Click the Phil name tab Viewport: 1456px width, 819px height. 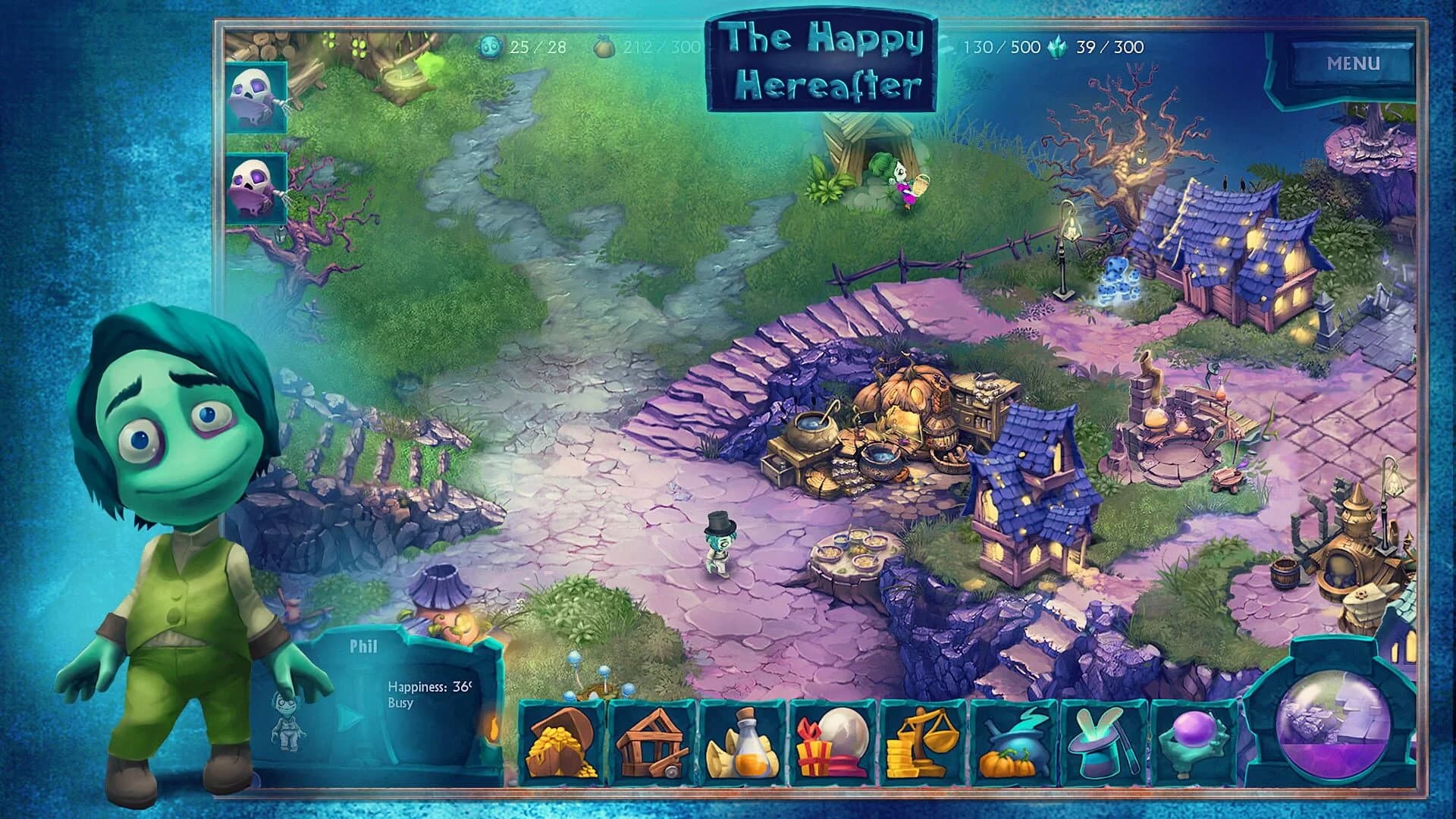364,646
